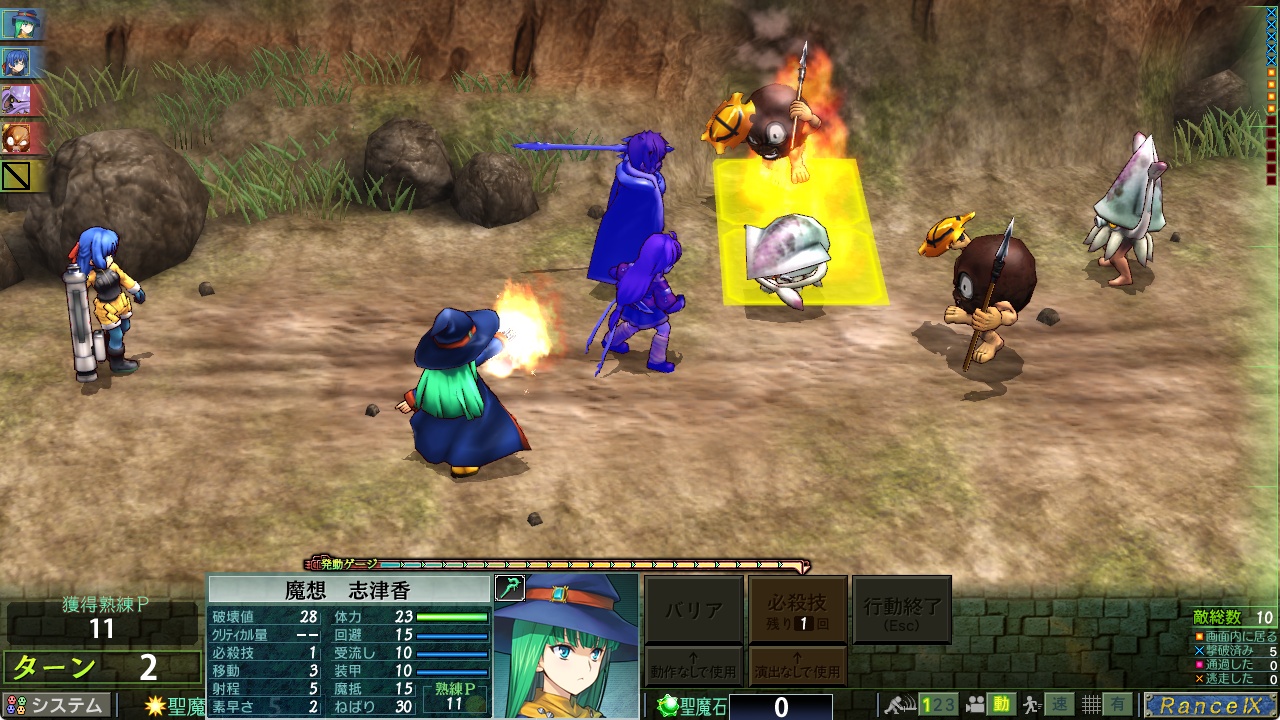Click the Rance IX logo button

(x=1211, y=705)
